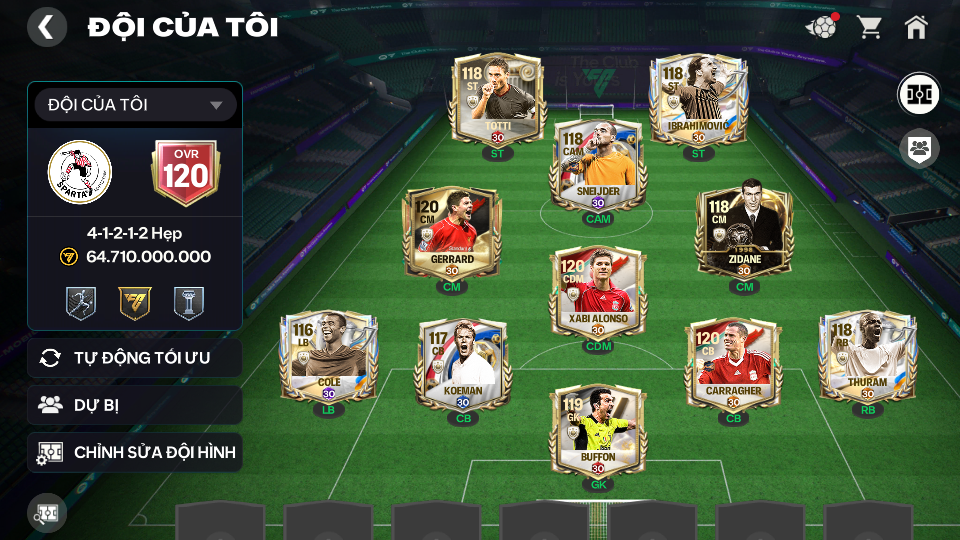Pick the Koeman centre-back card
The image size is (960, 540).
(463, 364)
